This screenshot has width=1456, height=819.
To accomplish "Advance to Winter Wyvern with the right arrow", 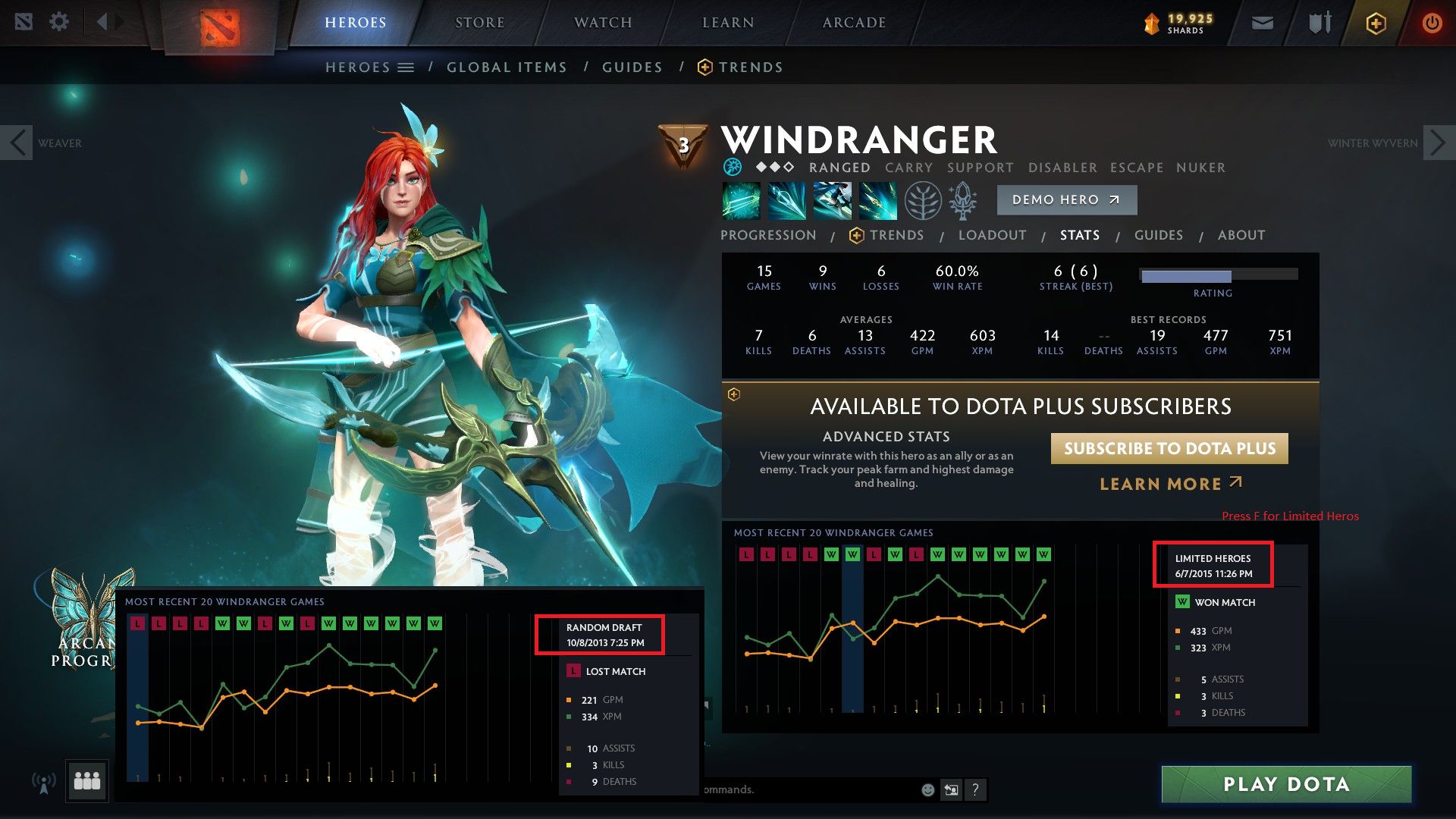I will 1438,142.
